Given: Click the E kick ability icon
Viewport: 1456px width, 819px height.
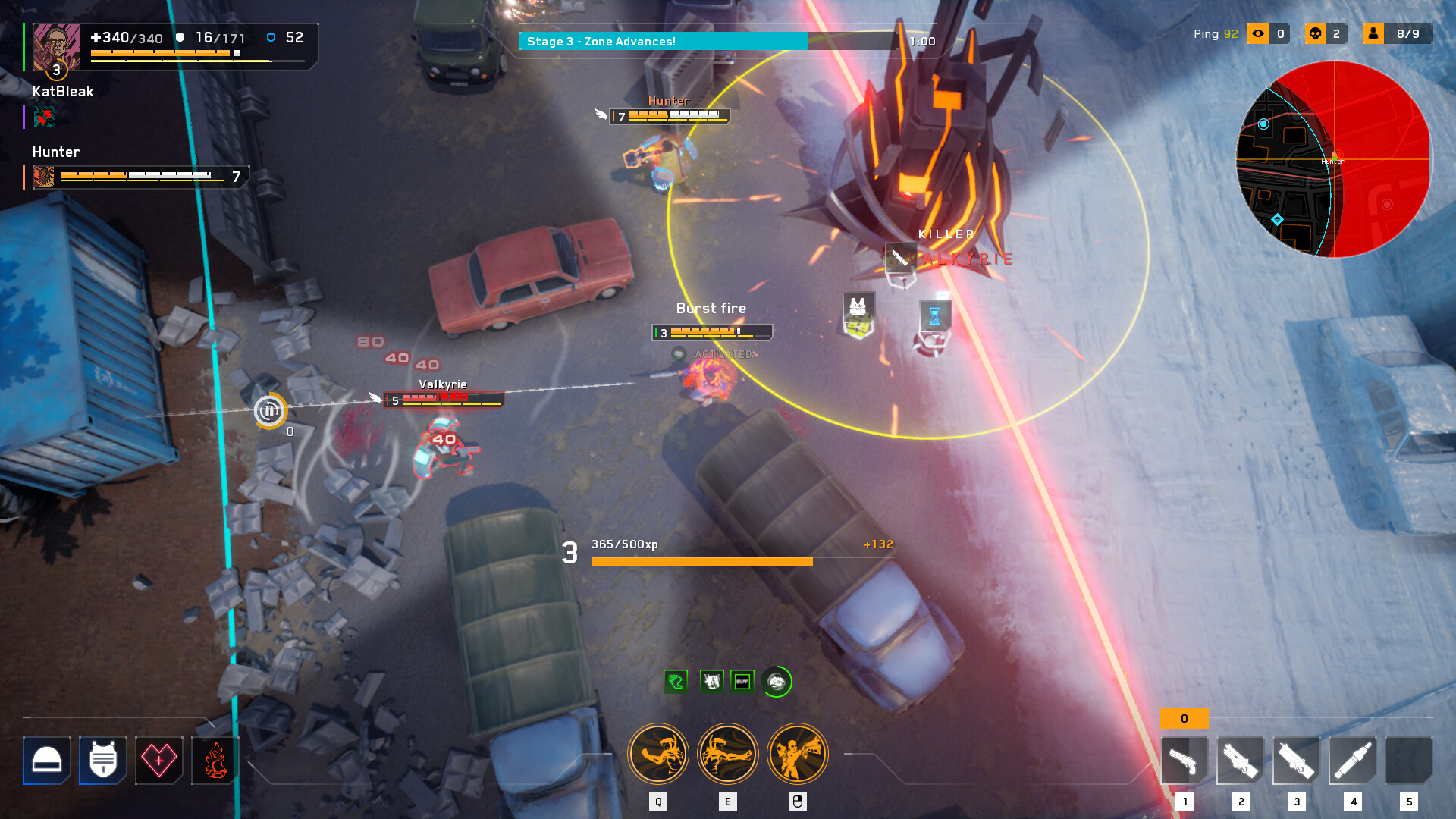Looking at the screenshot, I should pos(727,753).
